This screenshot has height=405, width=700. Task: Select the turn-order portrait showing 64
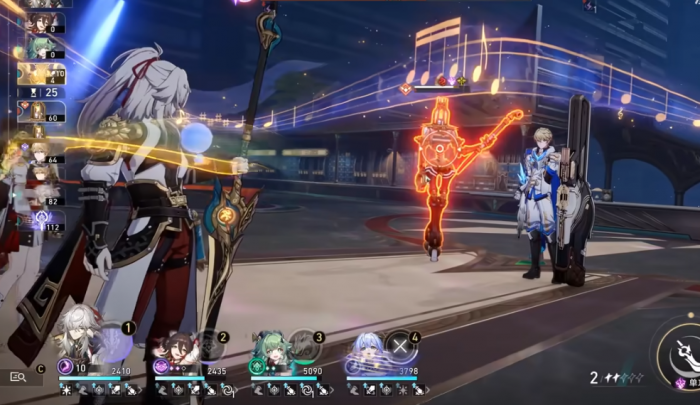40,153
